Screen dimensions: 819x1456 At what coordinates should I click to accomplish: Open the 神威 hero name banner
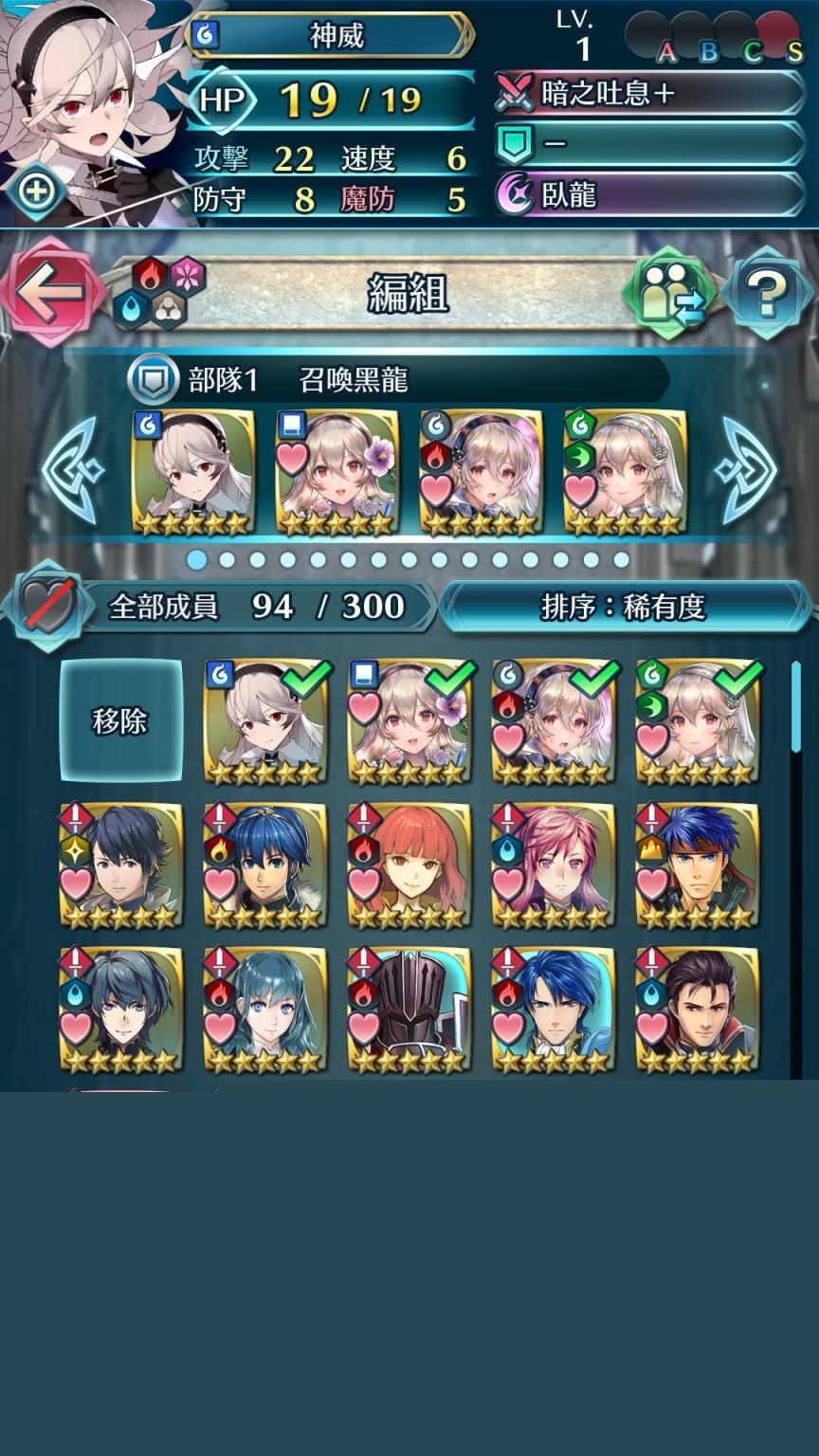tap(334, 36)
